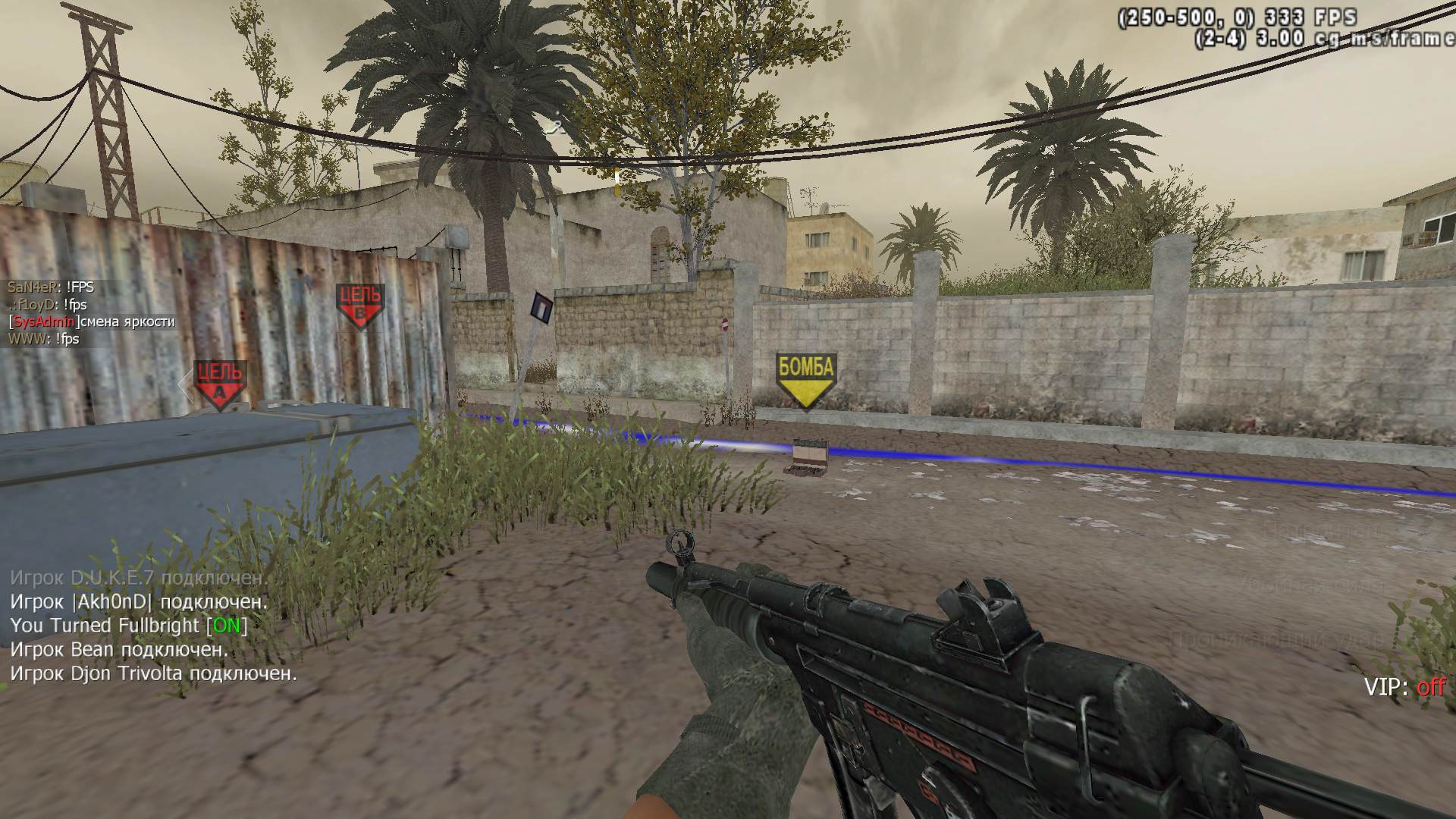Screen dimensions: 1456x819
Task: Toggle the VIP off indicator
Action: pos(1404,687)
